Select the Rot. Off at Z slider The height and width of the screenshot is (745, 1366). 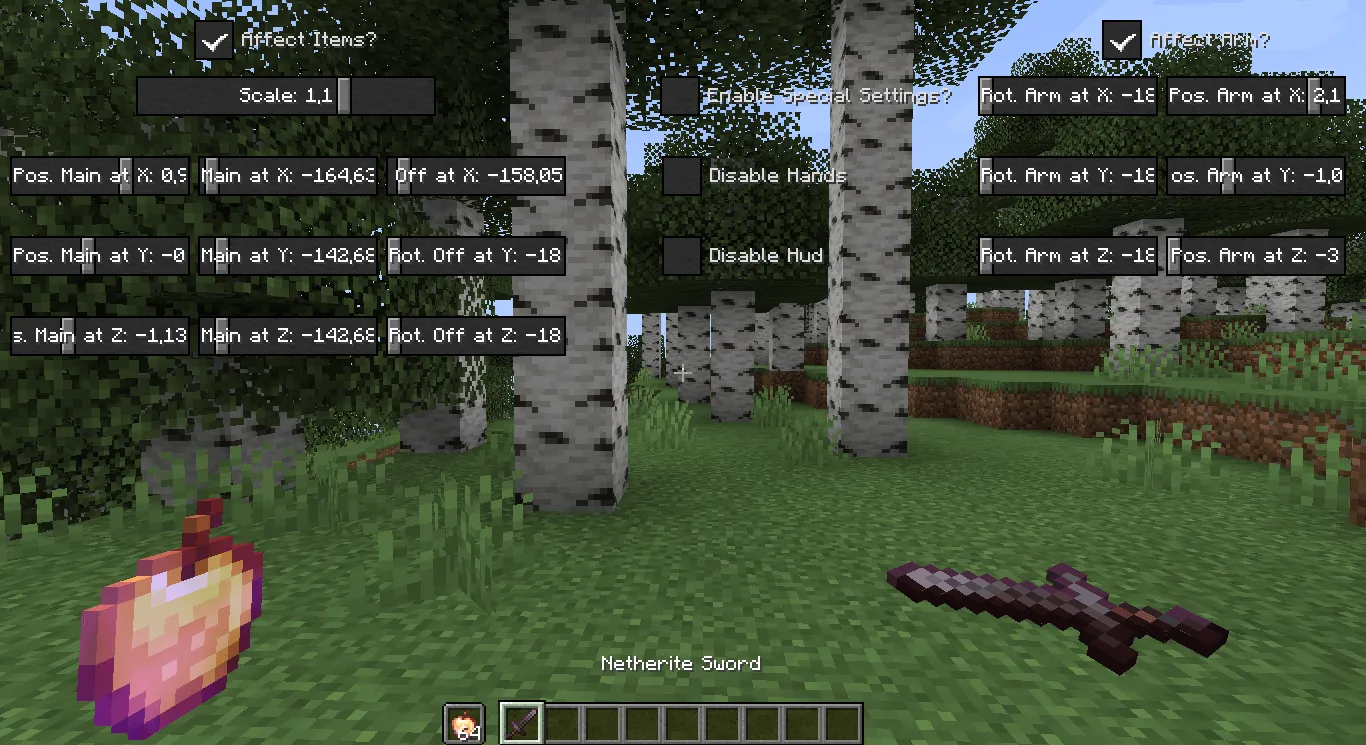(x=477, y=335)
